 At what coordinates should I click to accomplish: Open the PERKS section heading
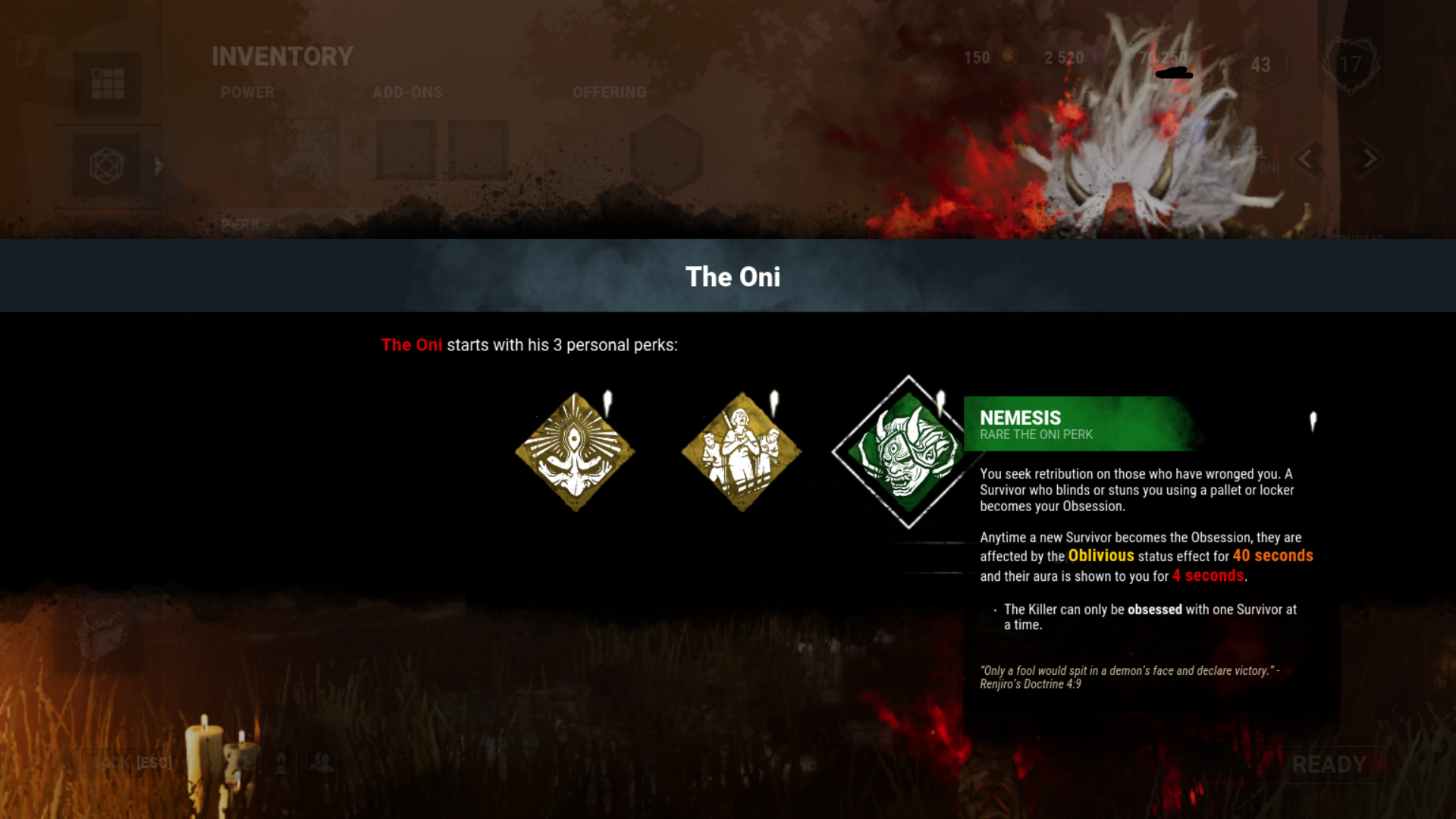point(244,224)
